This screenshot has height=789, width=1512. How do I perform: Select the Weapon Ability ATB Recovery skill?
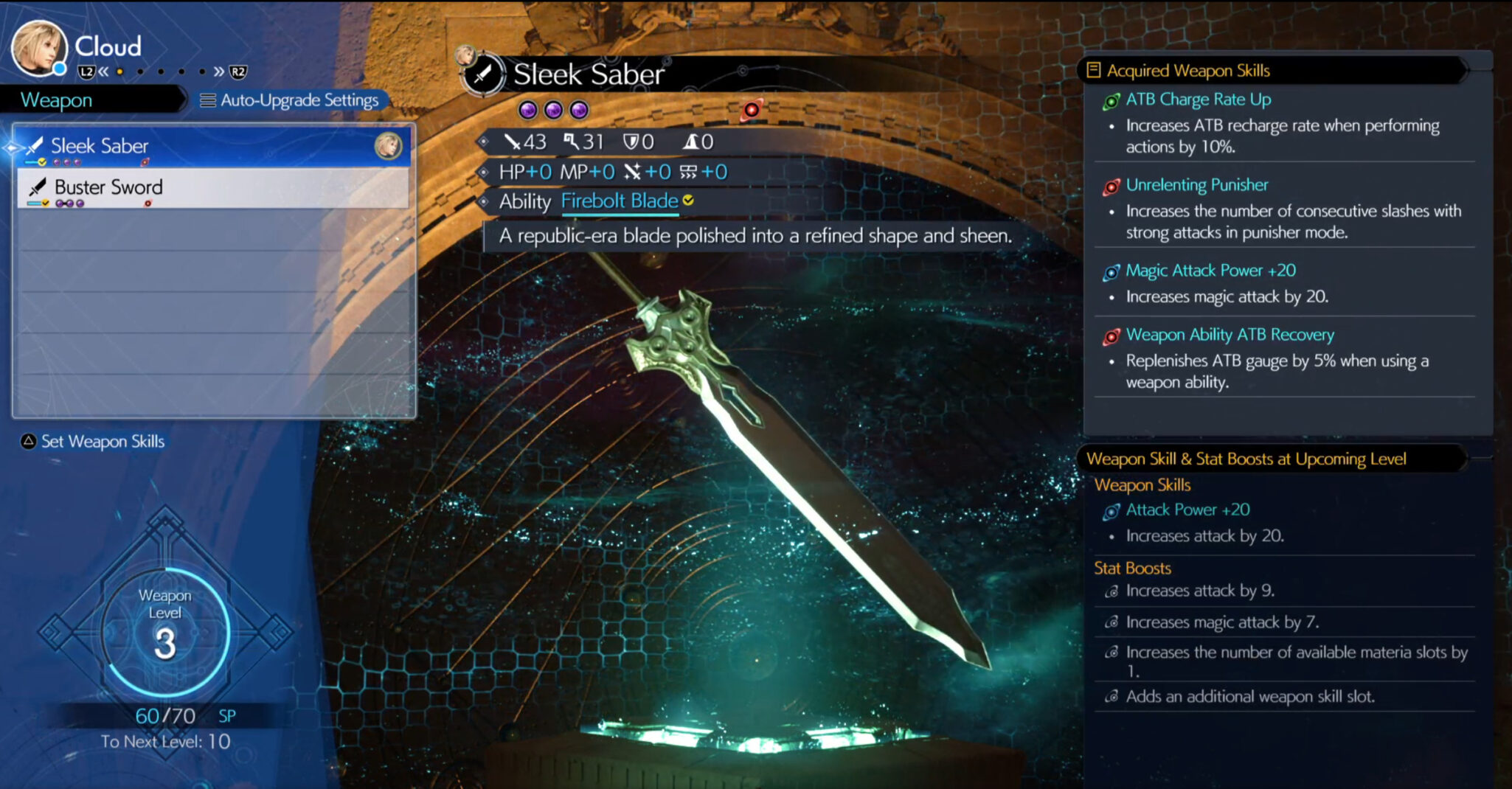(x=1230, y=335)
